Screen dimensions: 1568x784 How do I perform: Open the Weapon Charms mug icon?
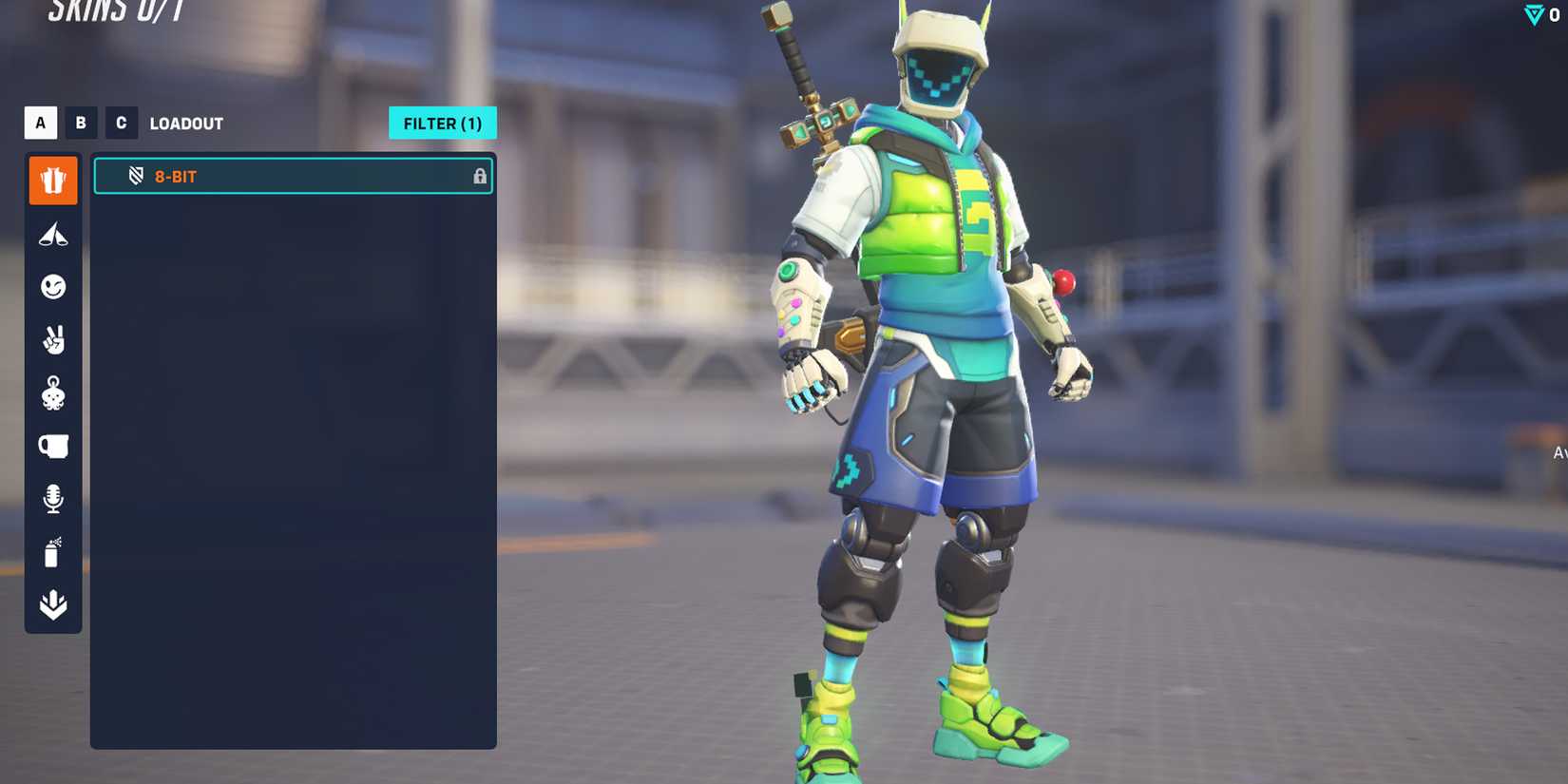point(53,447)
